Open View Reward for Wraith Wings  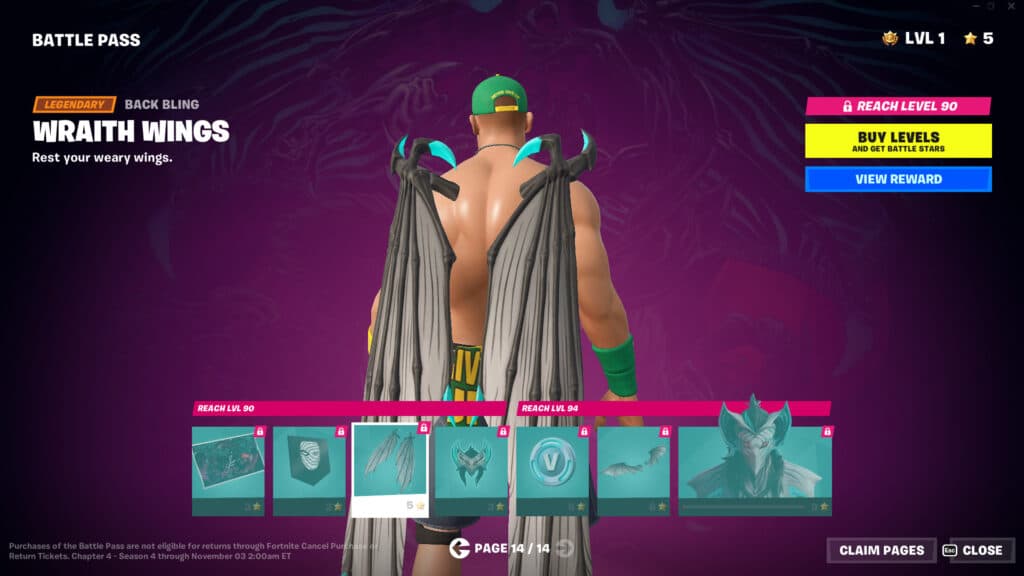(x=898, y=179)
